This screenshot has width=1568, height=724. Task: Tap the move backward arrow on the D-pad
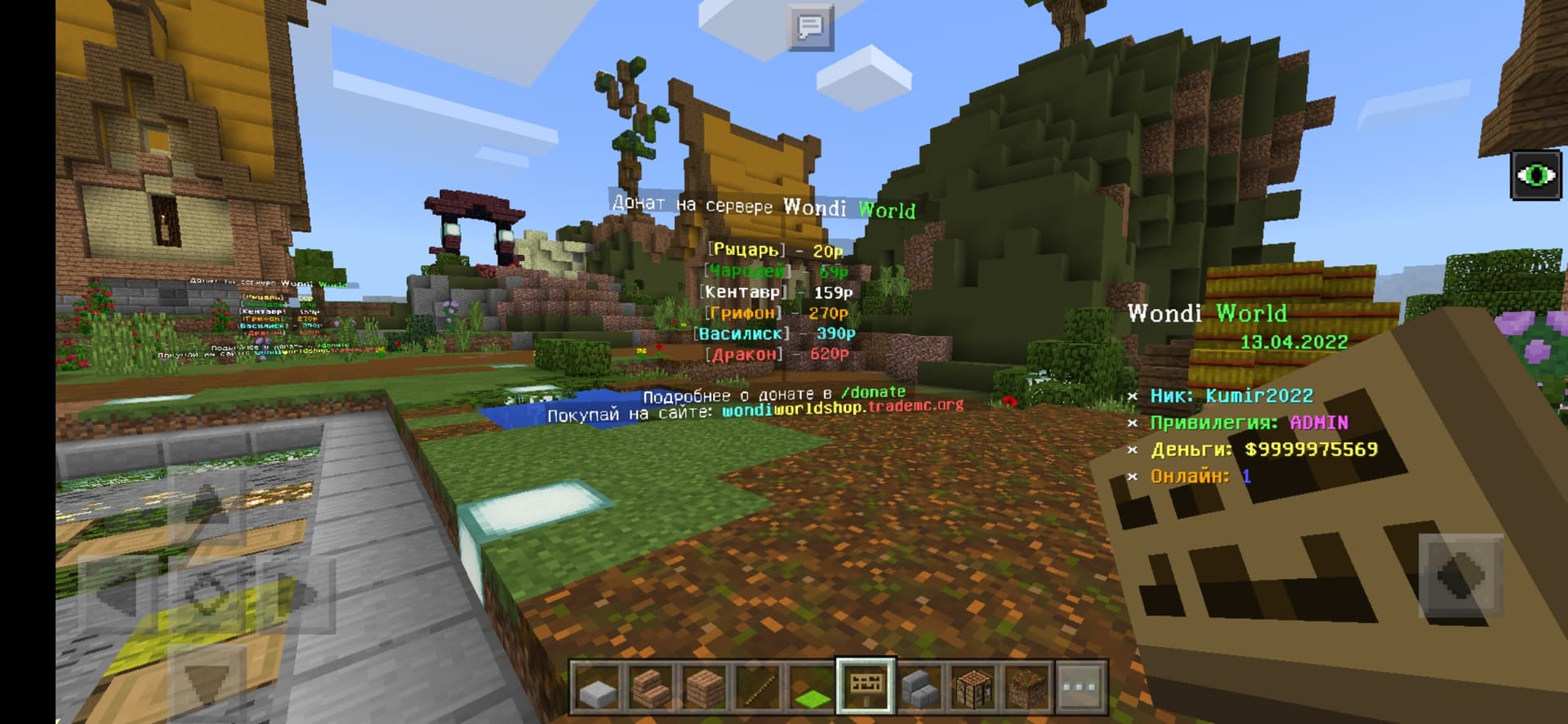[206, 680]
